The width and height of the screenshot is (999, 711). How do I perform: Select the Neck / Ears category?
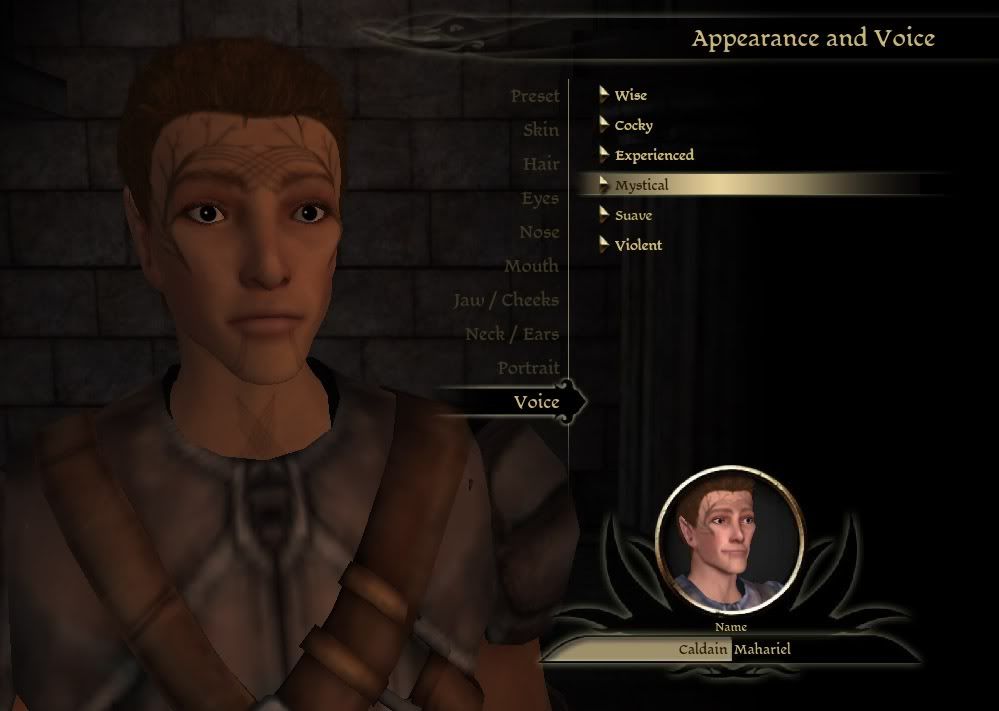coord(511,335)
